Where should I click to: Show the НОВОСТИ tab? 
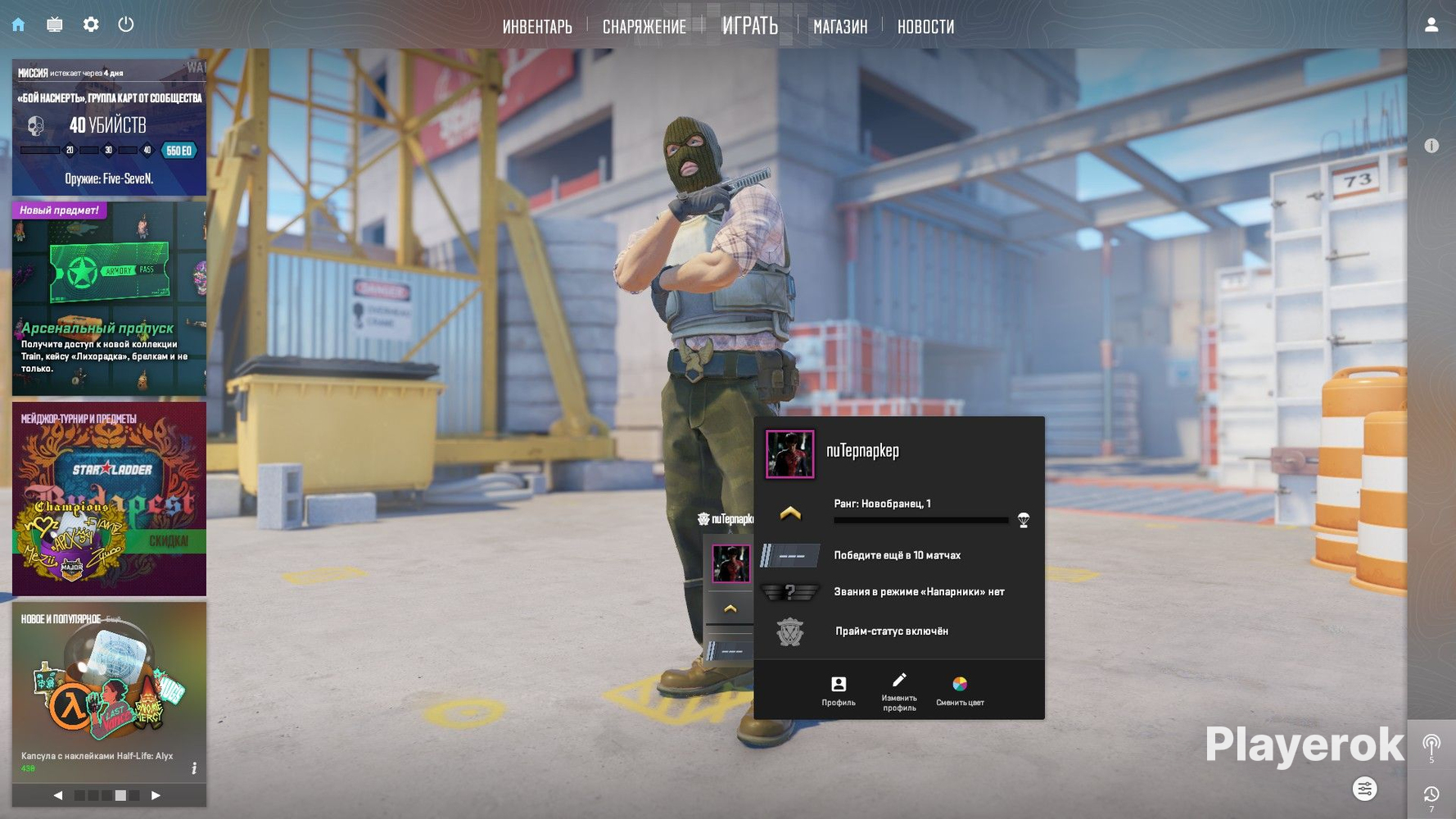point(925,27)
